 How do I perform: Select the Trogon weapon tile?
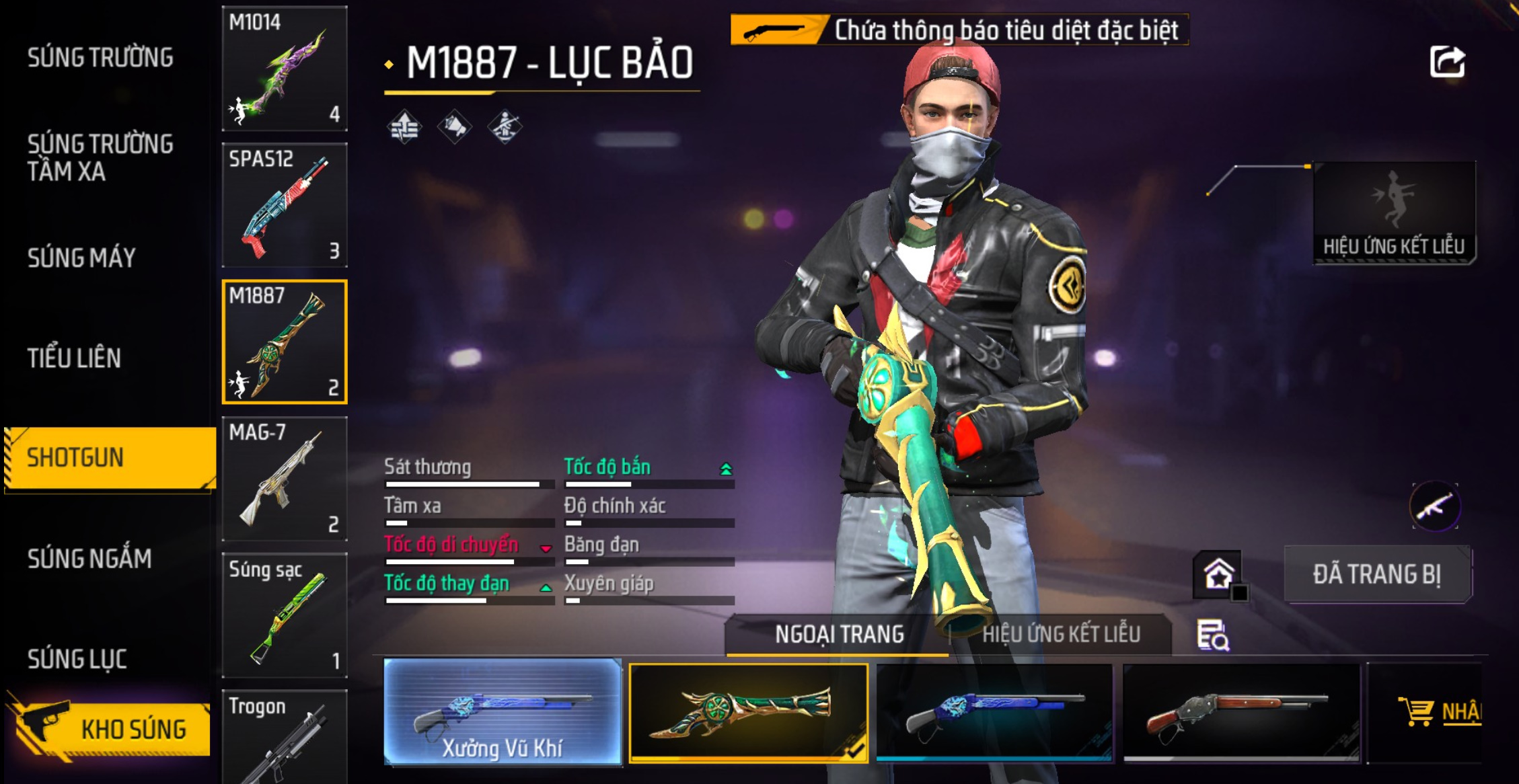[x=285, y=736]
